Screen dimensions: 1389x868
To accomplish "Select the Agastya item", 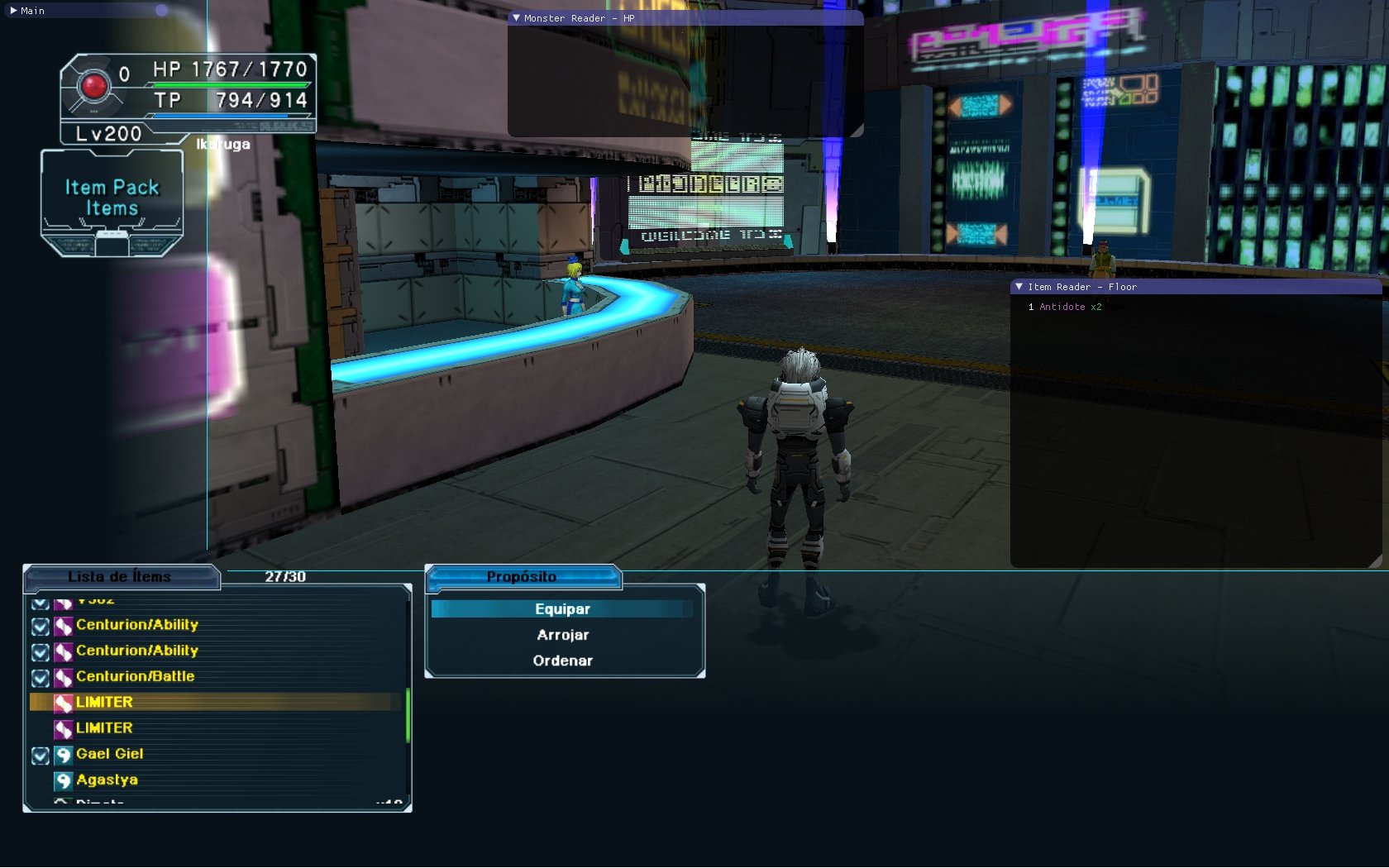I will click(x=107, y=780).
